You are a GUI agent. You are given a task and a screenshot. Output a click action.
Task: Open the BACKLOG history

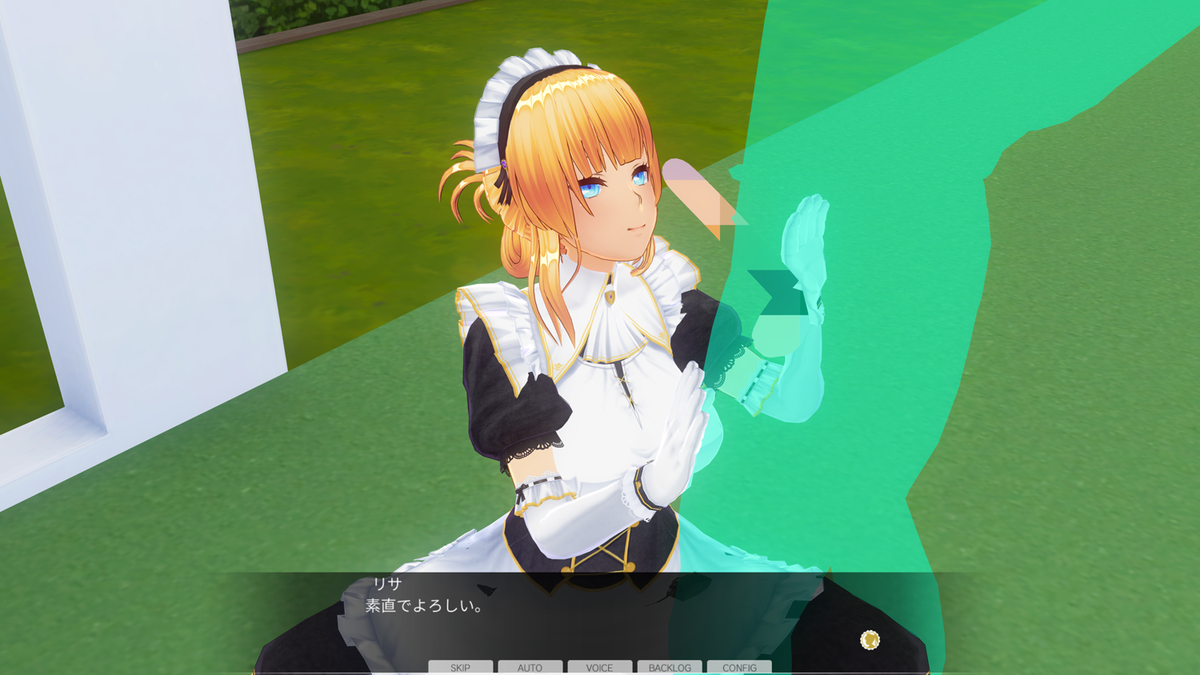point(669,667)
